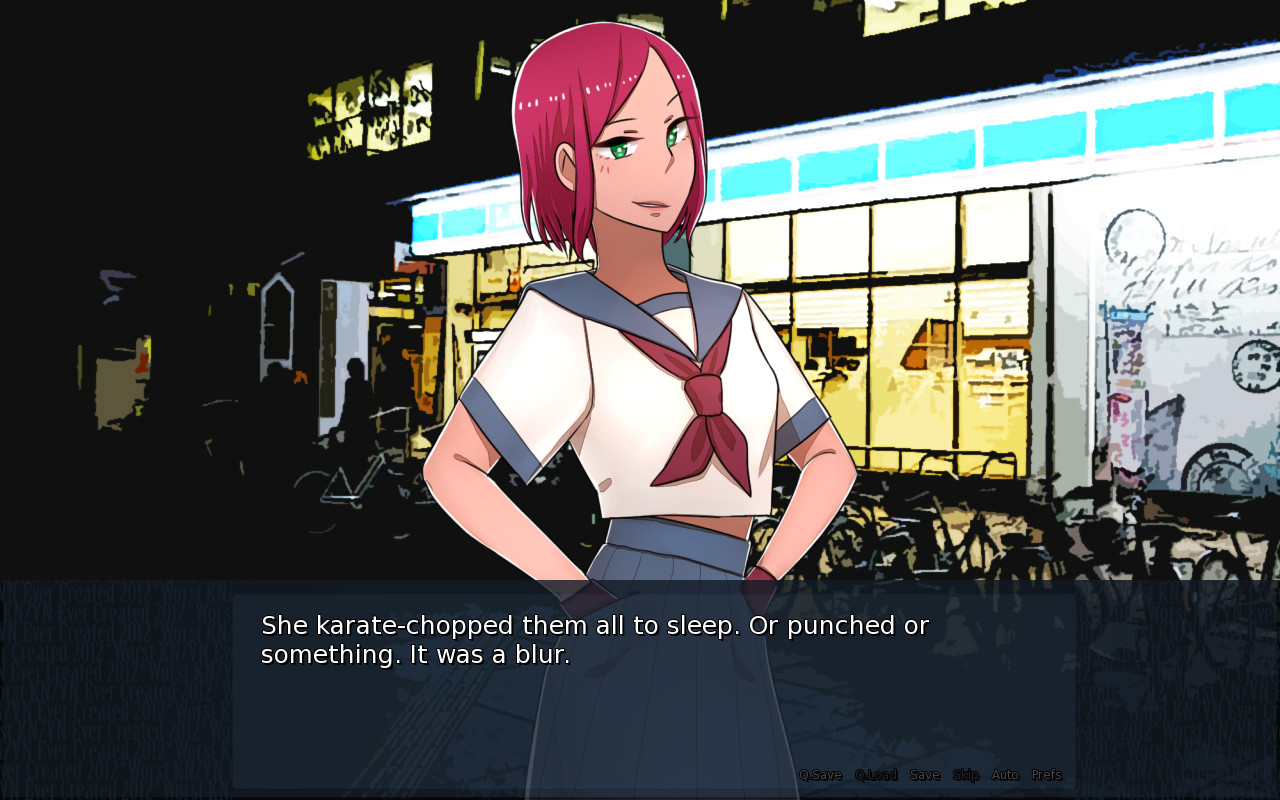
Task: Enable Skip mode
Action: click(x=966, y=774)
